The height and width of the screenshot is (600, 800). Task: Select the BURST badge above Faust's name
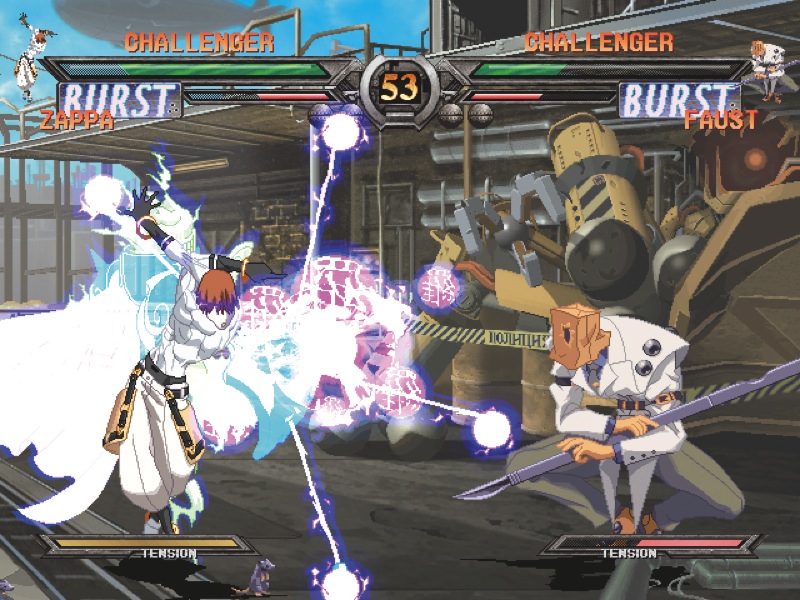click(x=679, y=100)
